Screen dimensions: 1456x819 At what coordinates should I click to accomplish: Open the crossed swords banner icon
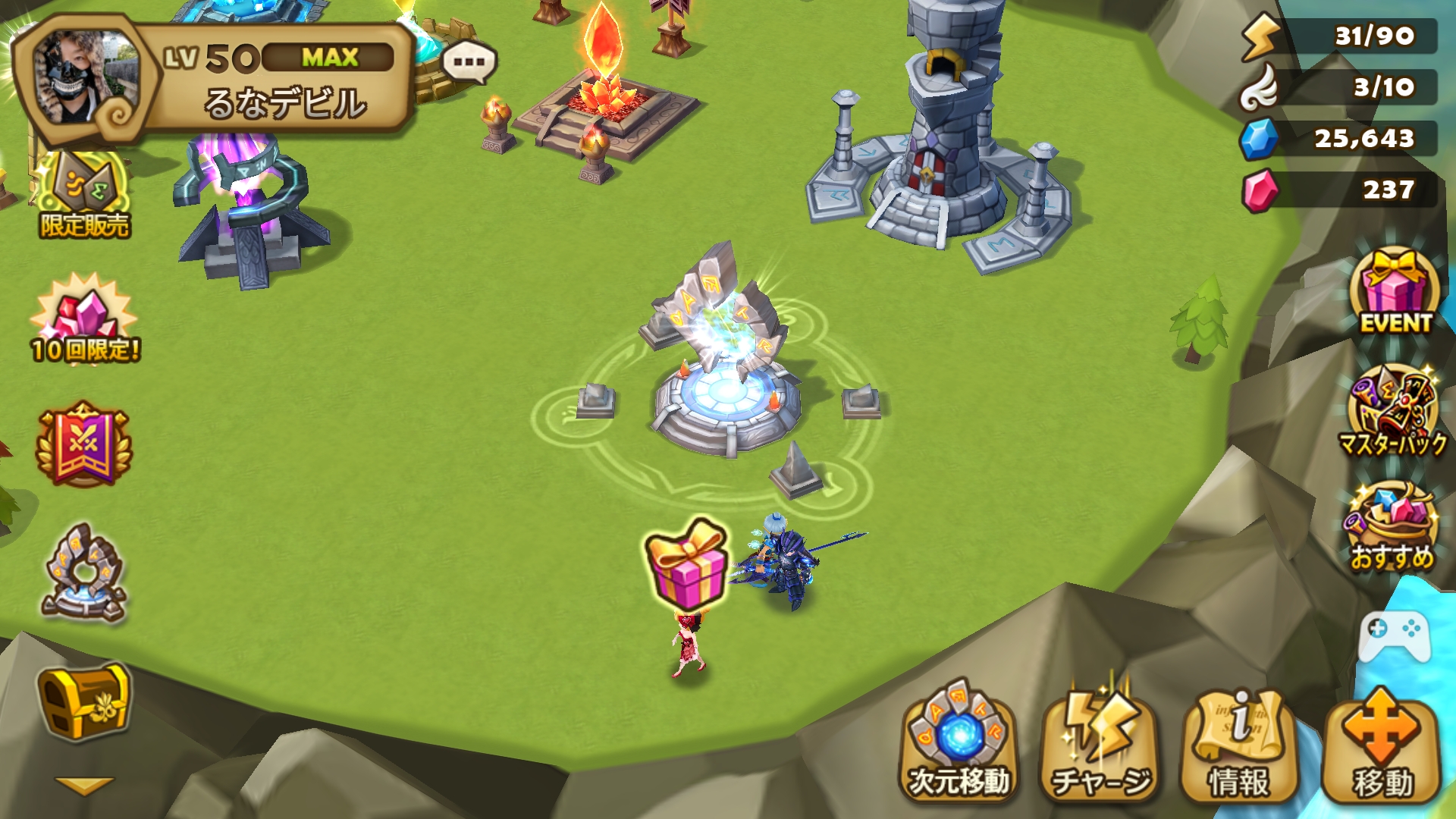[83, 445]
